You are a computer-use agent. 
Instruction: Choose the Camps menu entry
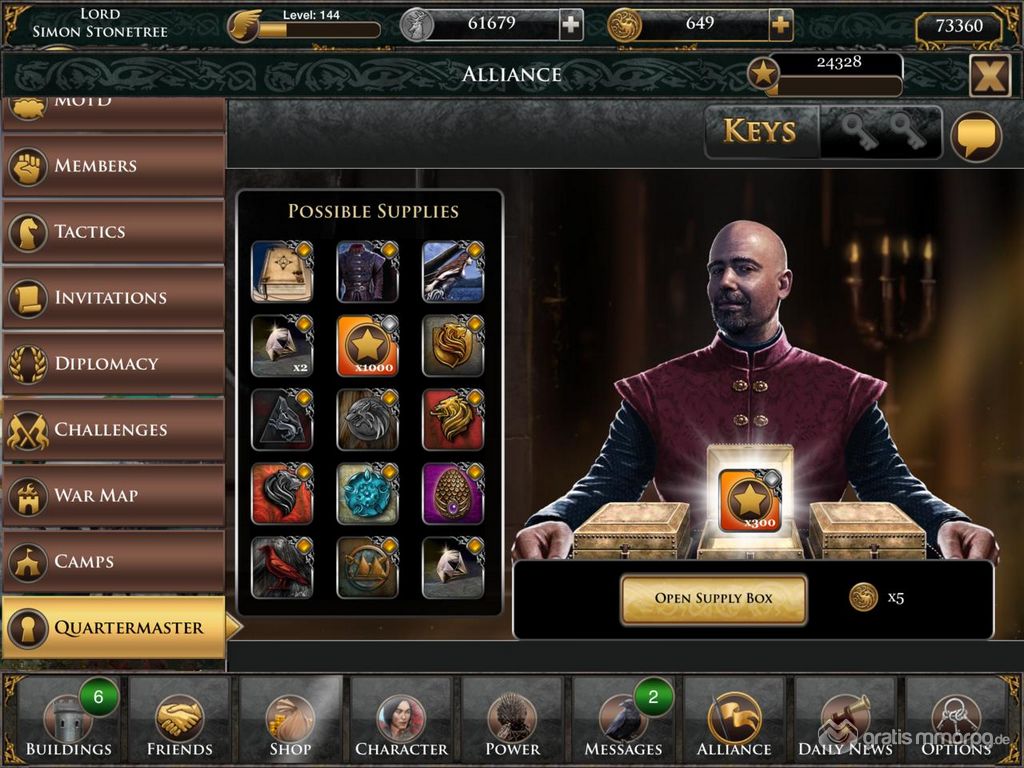coord(113,562)
